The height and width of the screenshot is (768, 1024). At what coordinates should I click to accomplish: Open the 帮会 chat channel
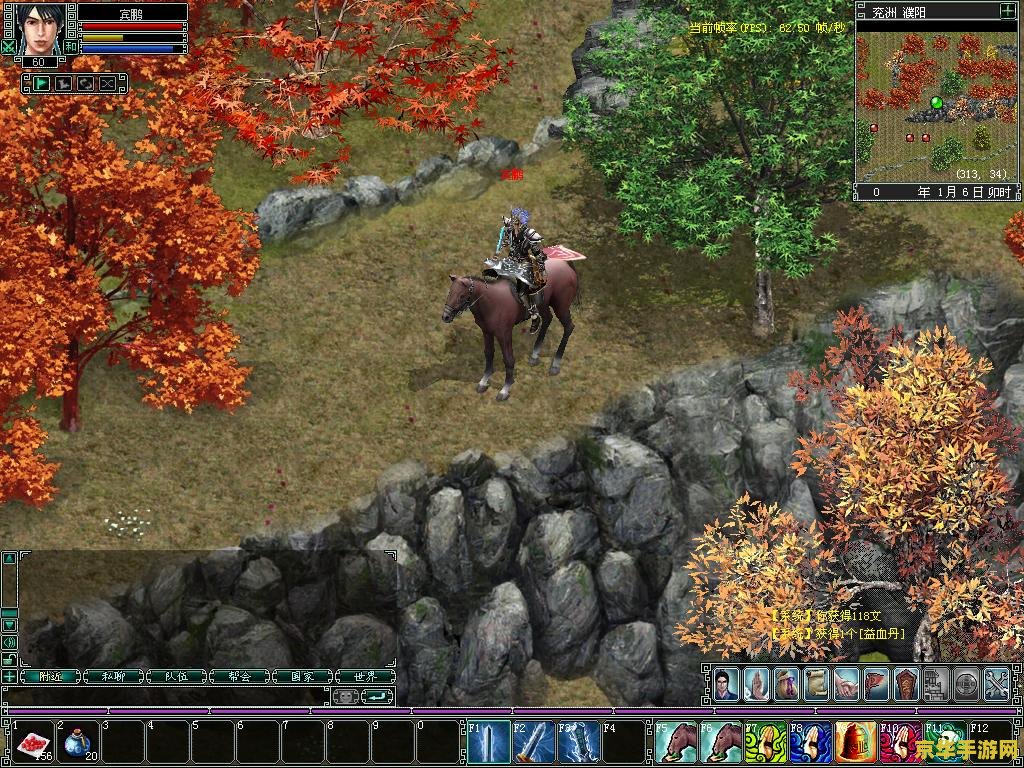[238, 676]
